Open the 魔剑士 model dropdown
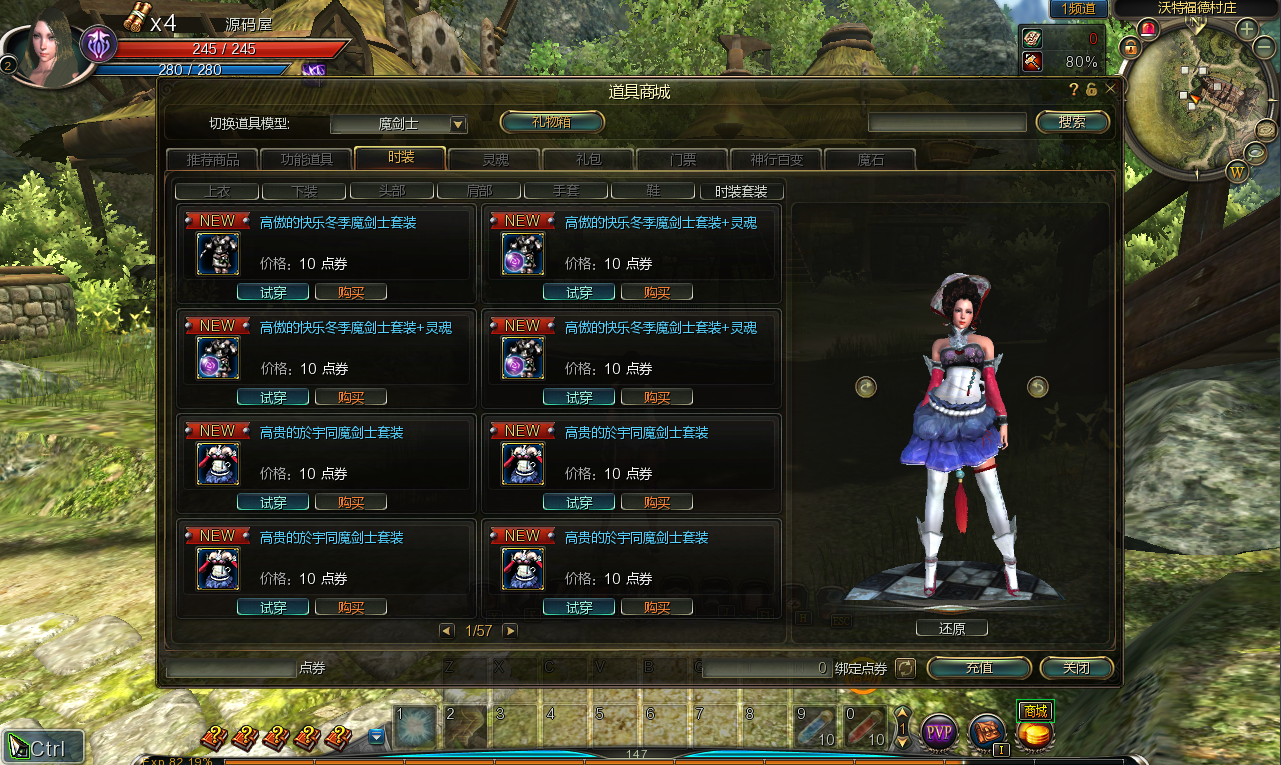1281x765 pixels. [x=459, y=124]
